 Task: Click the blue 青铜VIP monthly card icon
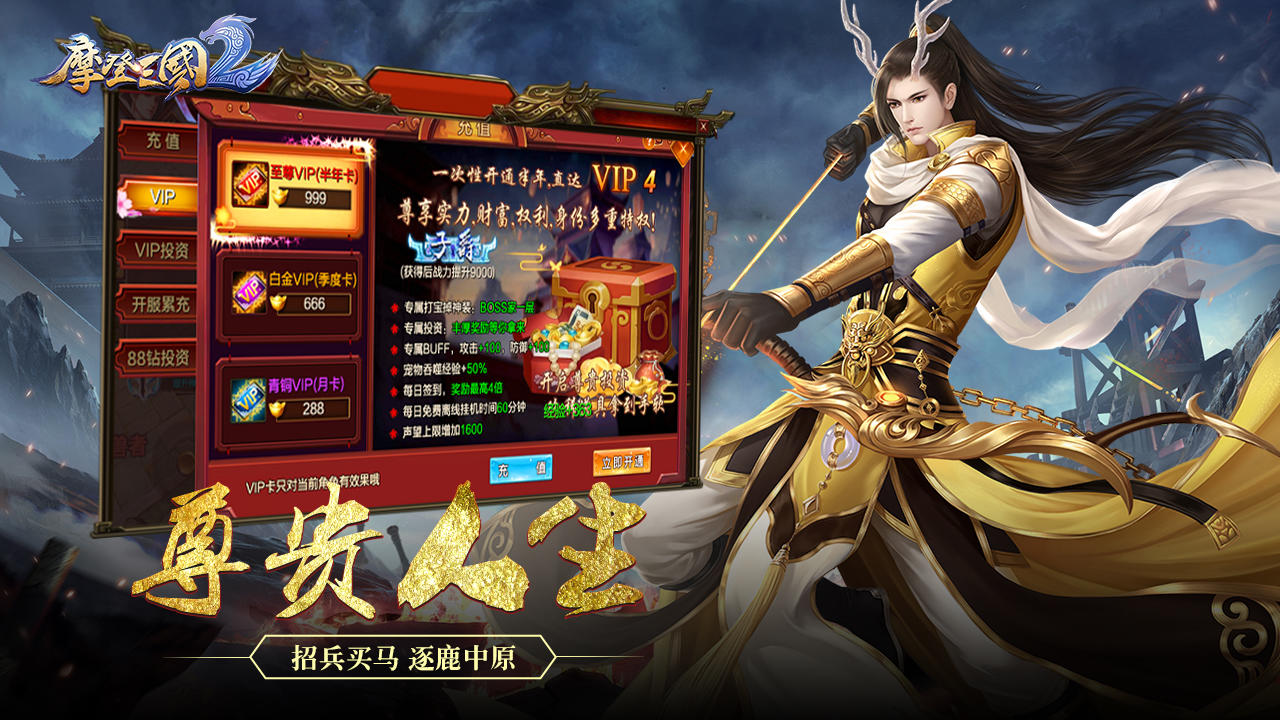click(x=246, y=400)
